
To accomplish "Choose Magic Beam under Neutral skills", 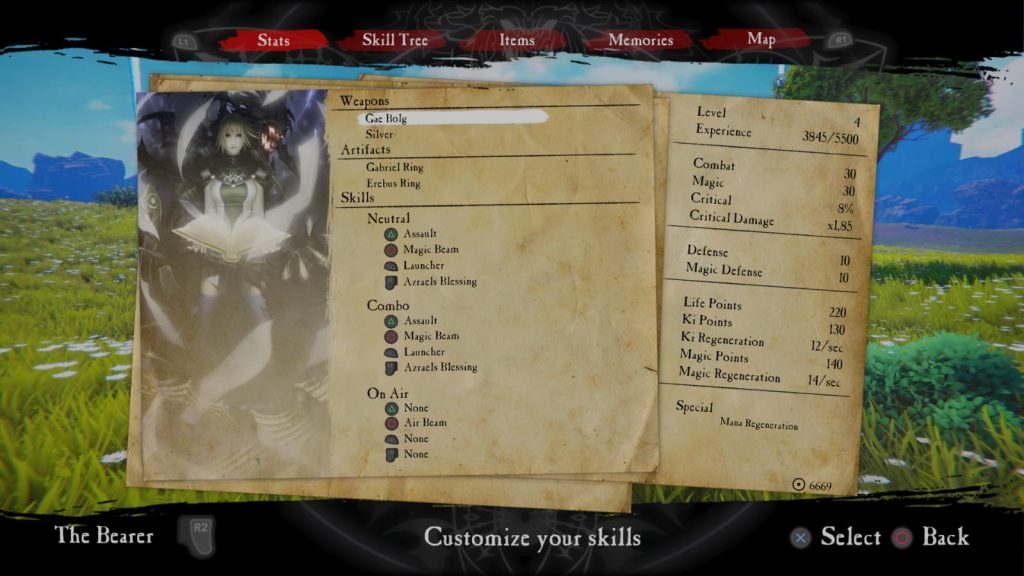I will [430, 250].
